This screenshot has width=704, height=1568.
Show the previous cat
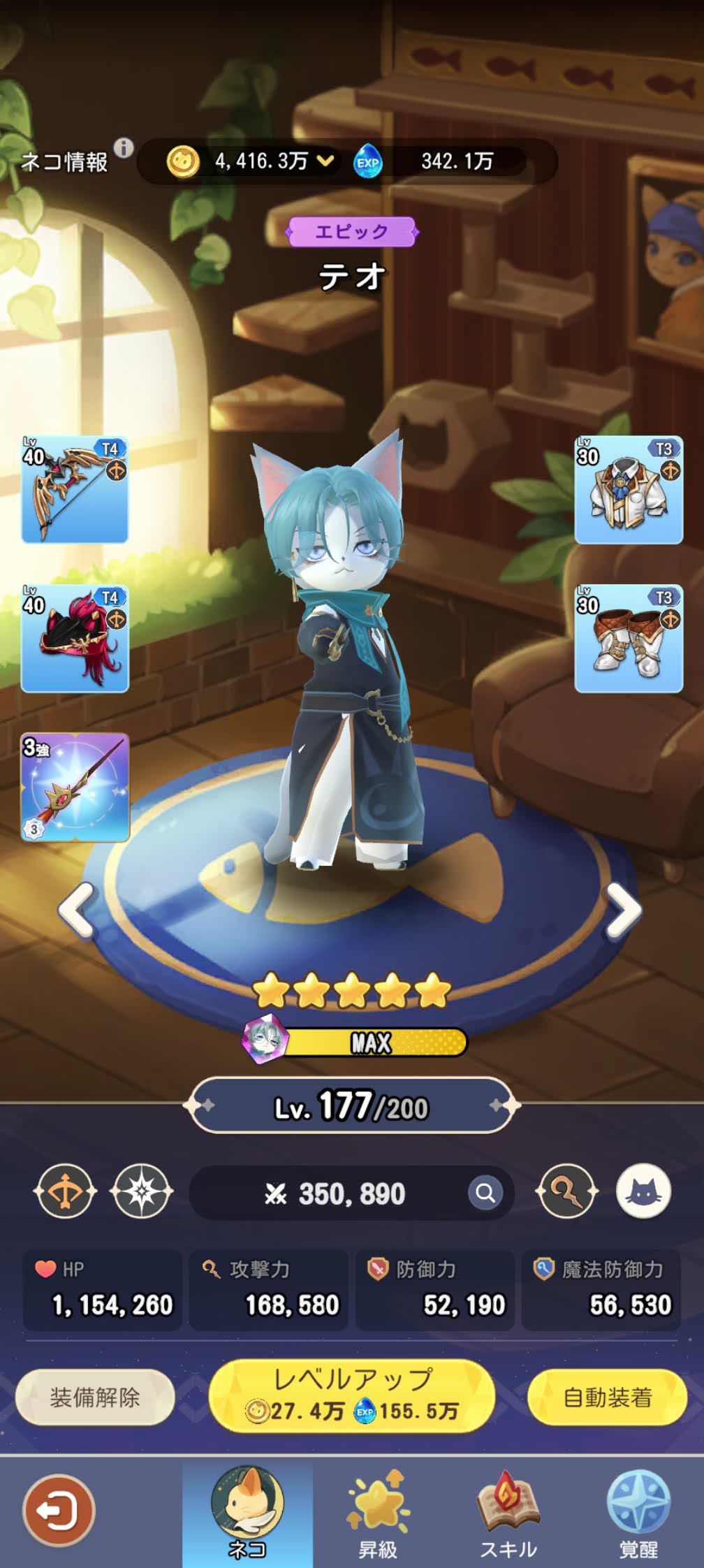77,909
